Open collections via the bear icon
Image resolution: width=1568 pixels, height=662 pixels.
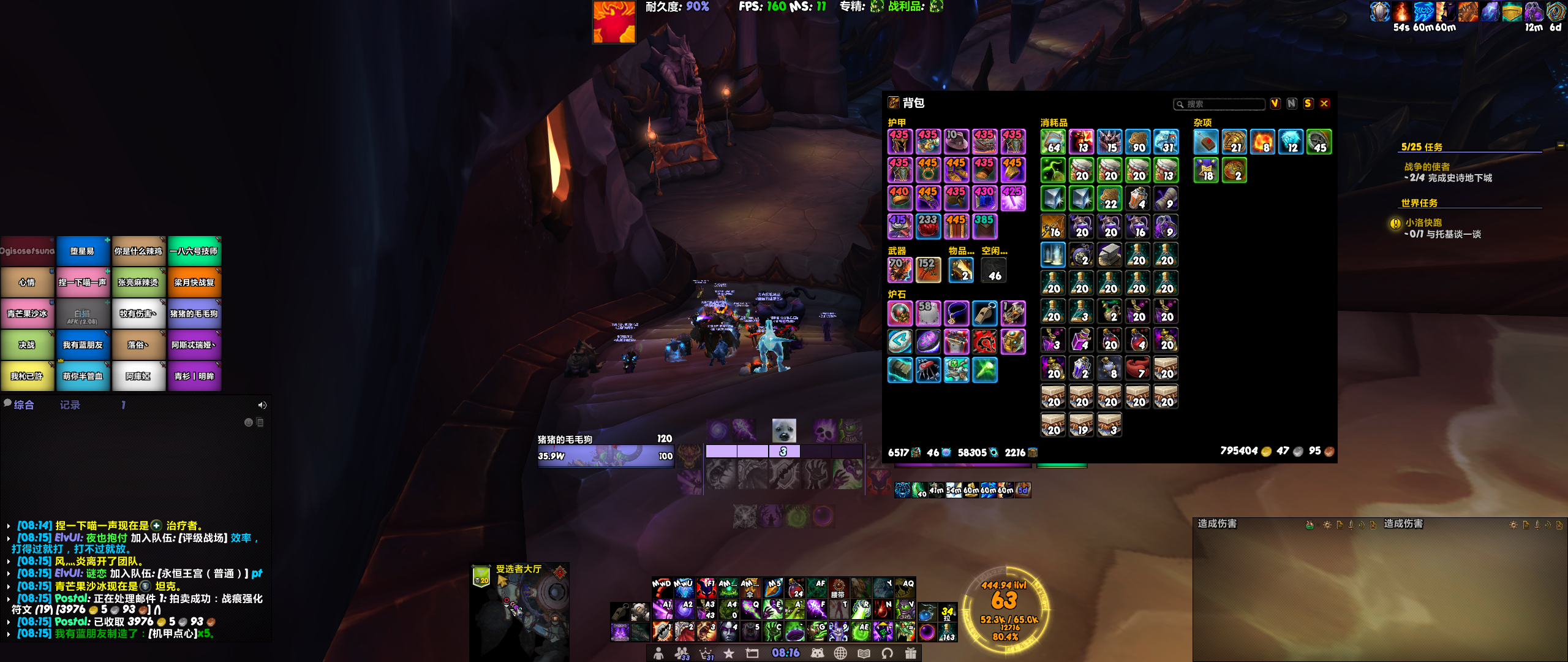coord(818,653)
